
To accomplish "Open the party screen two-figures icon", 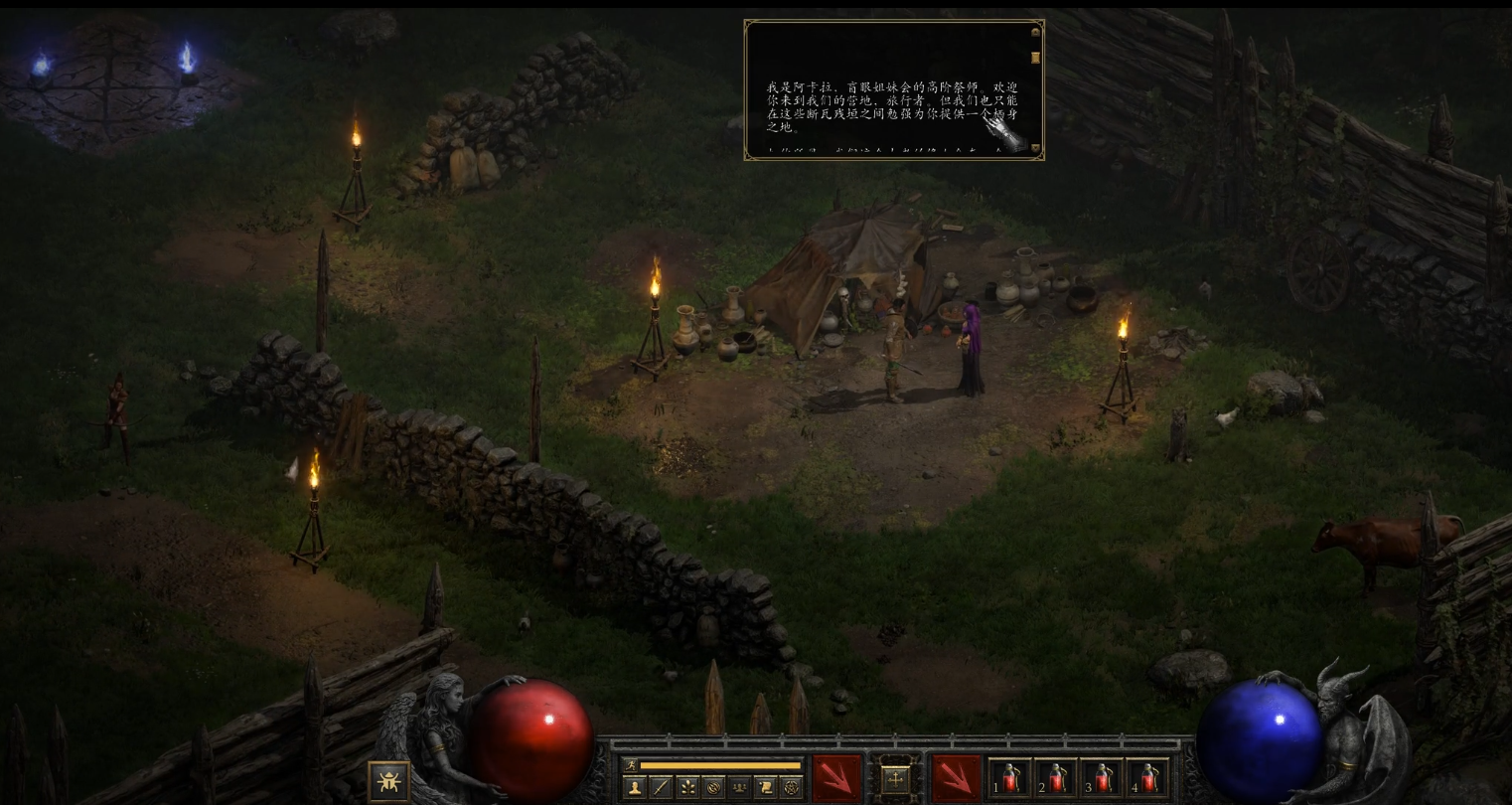I will pos(739,787).
